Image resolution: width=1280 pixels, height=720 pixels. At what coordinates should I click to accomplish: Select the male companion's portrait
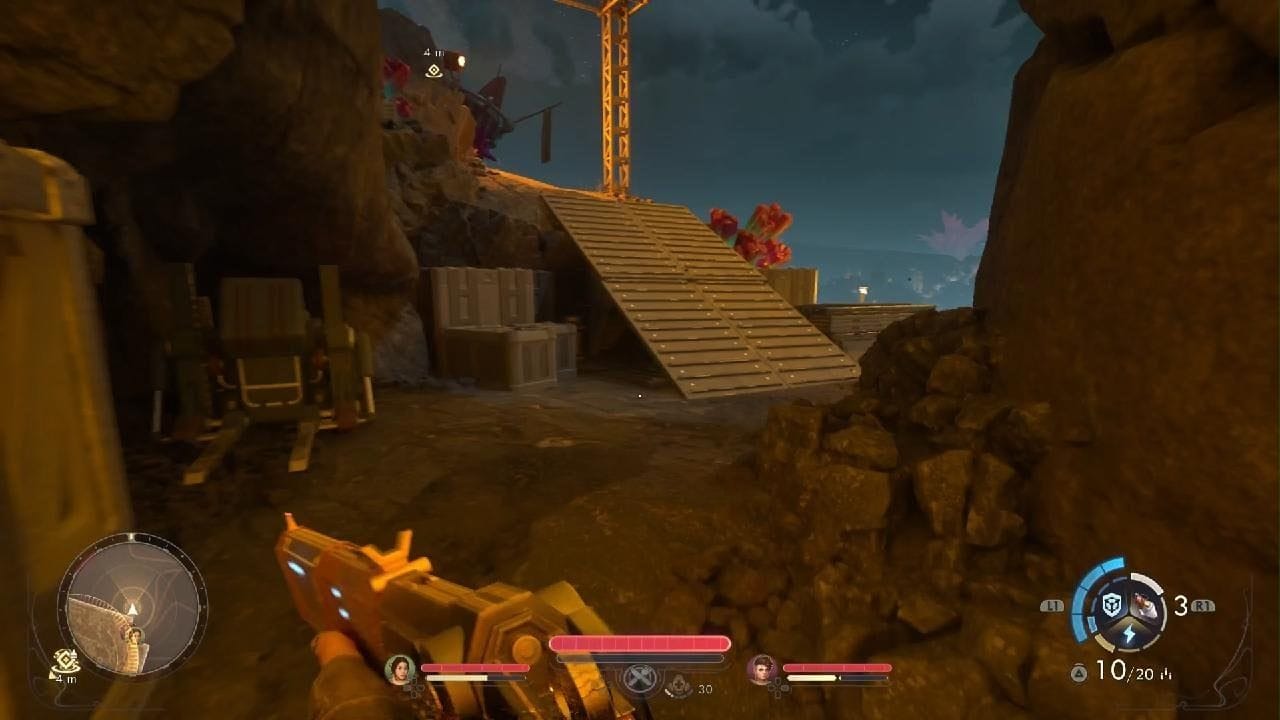[x=764, y=669]
